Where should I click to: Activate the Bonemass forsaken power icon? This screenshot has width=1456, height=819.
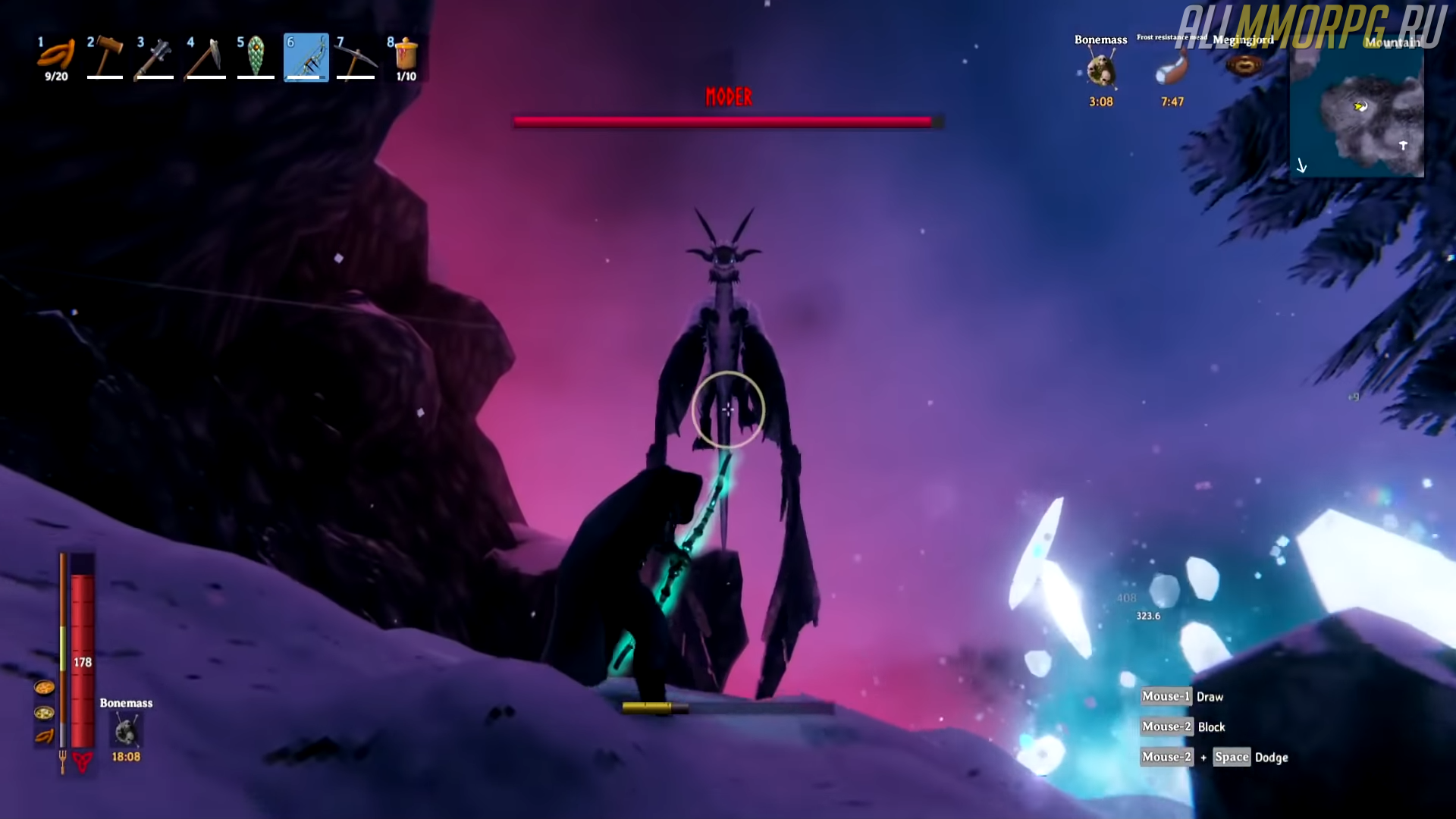126,732
